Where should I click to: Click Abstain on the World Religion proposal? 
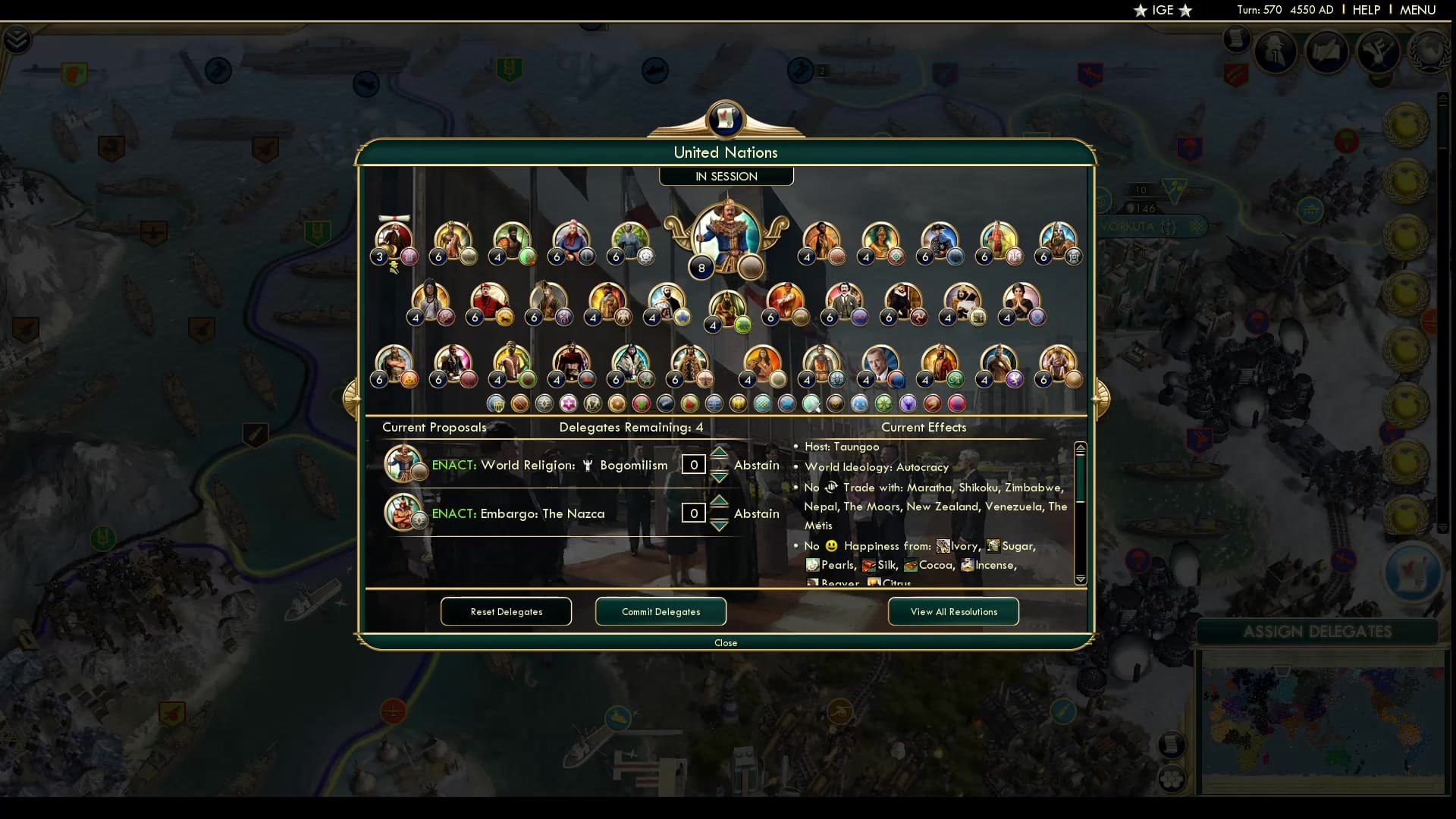click(x=757, y=465)
